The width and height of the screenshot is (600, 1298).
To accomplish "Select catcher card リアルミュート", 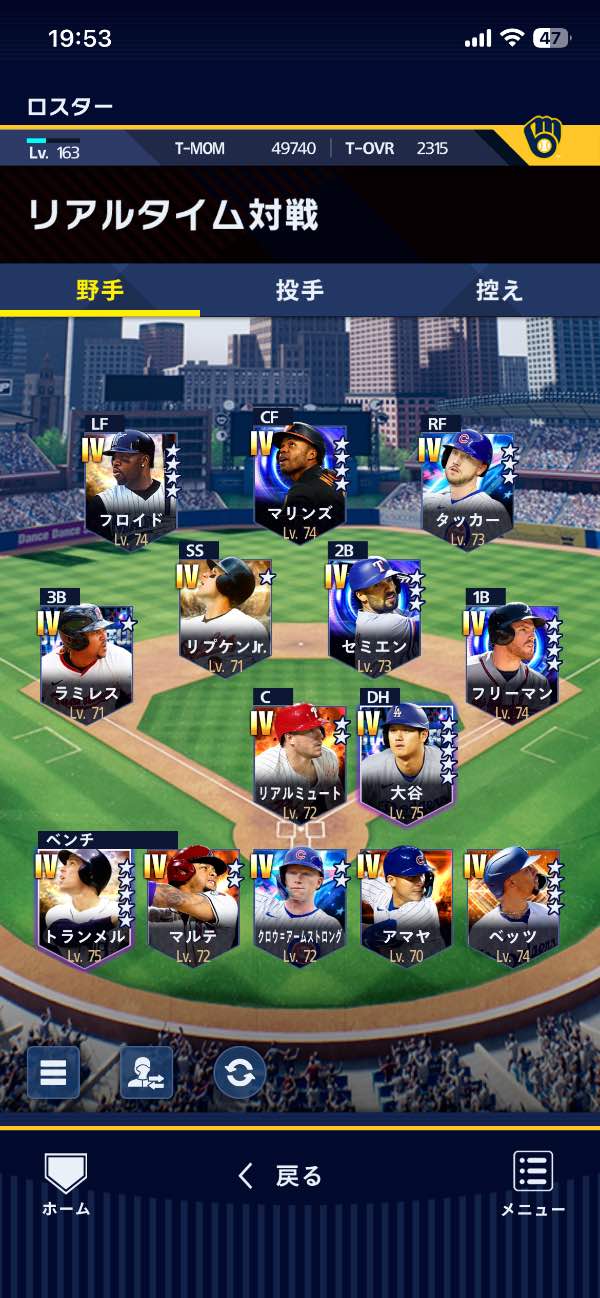I will click(300, 765).
